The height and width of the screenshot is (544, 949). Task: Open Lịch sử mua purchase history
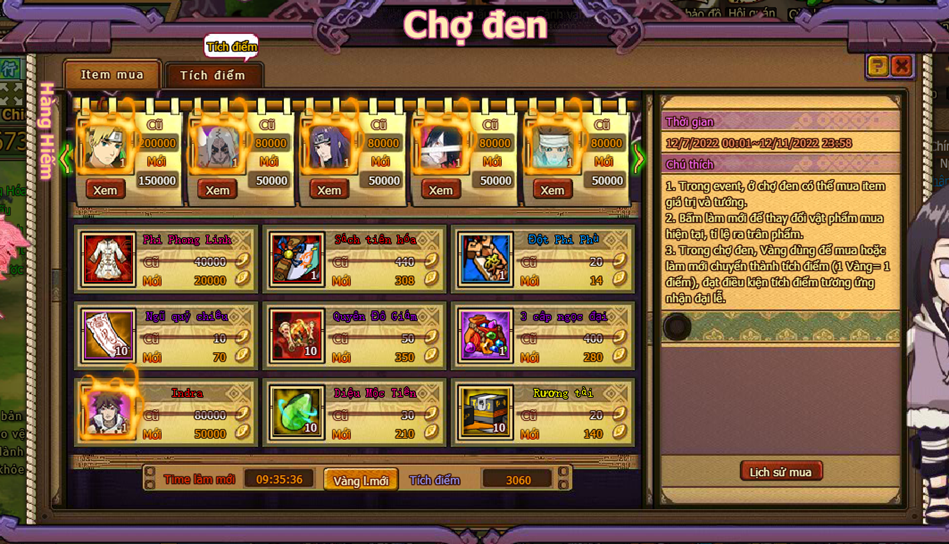click(781, 472)
